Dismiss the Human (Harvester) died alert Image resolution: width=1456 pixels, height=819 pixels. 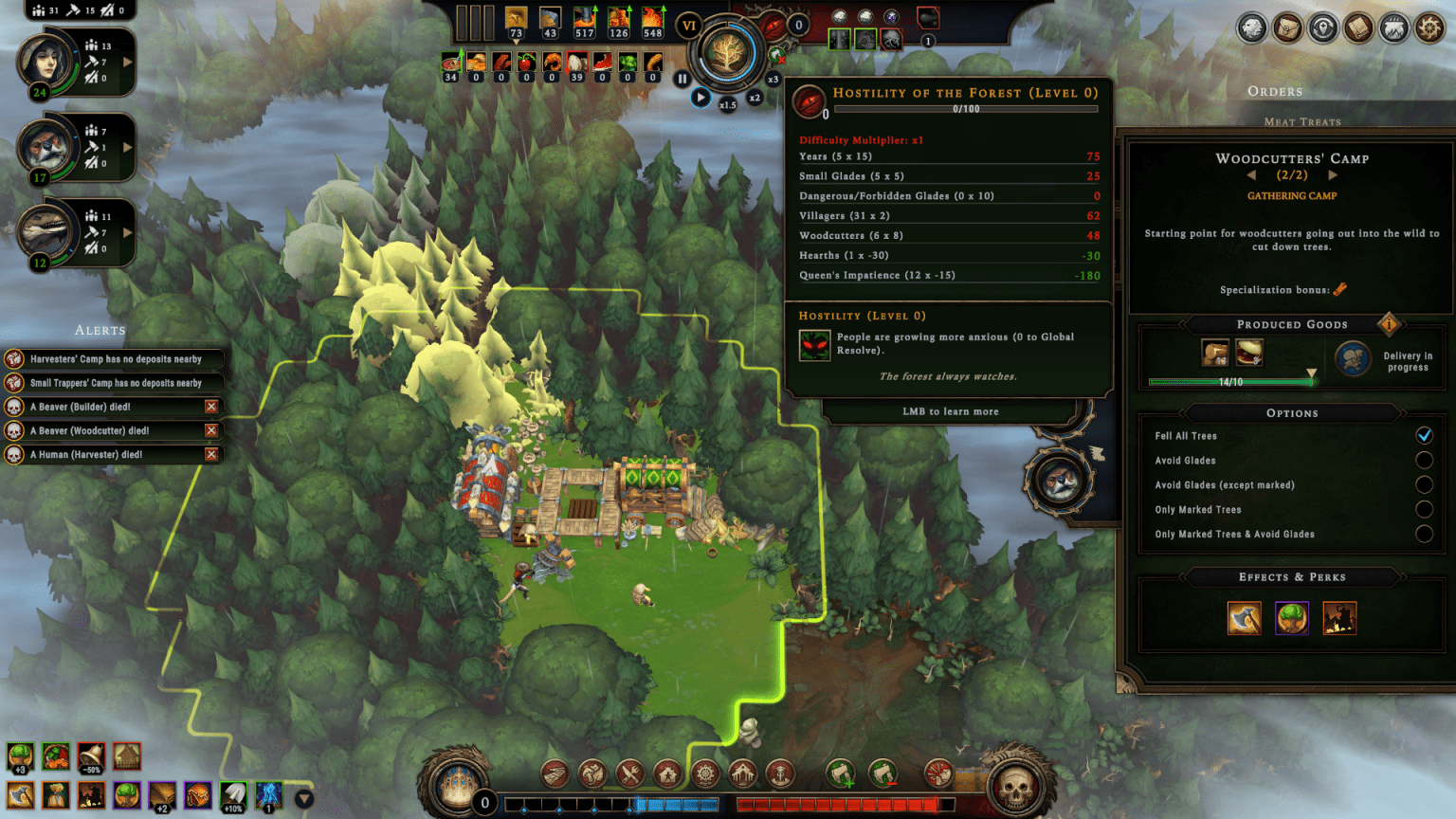(x=211, y=454)
